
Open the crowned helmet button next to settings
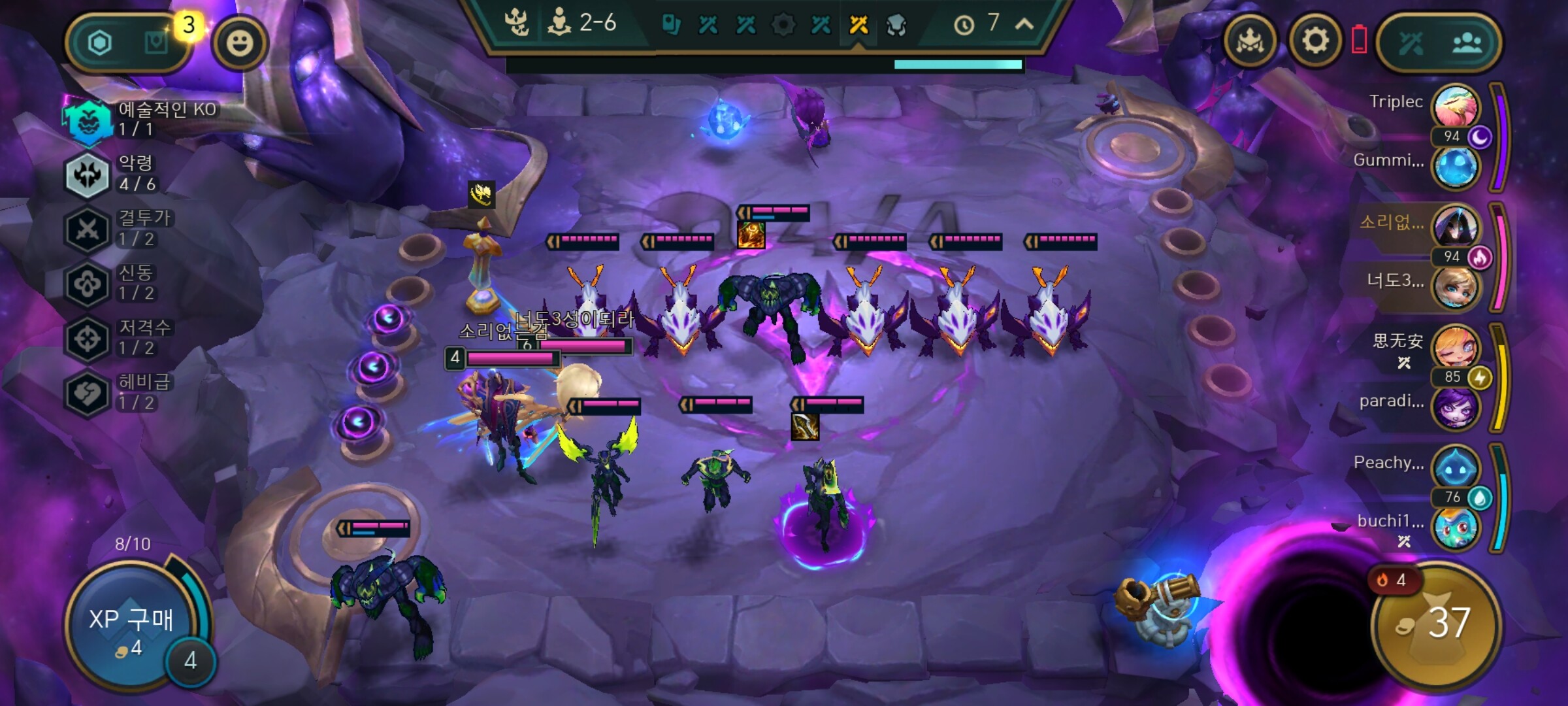(x=1250, y=42)
